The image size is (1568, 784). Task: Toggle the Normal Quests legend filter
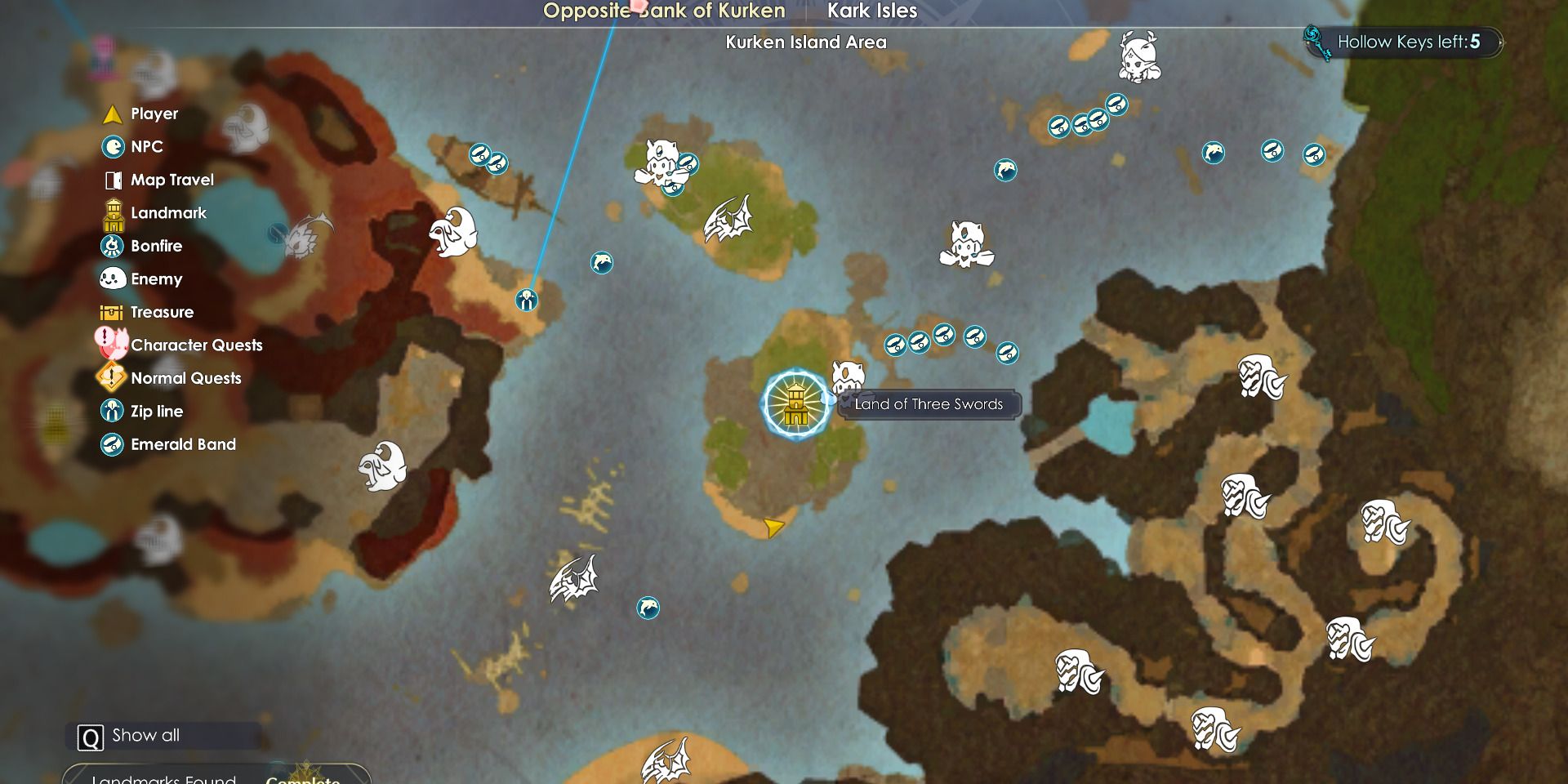[171, 378]
